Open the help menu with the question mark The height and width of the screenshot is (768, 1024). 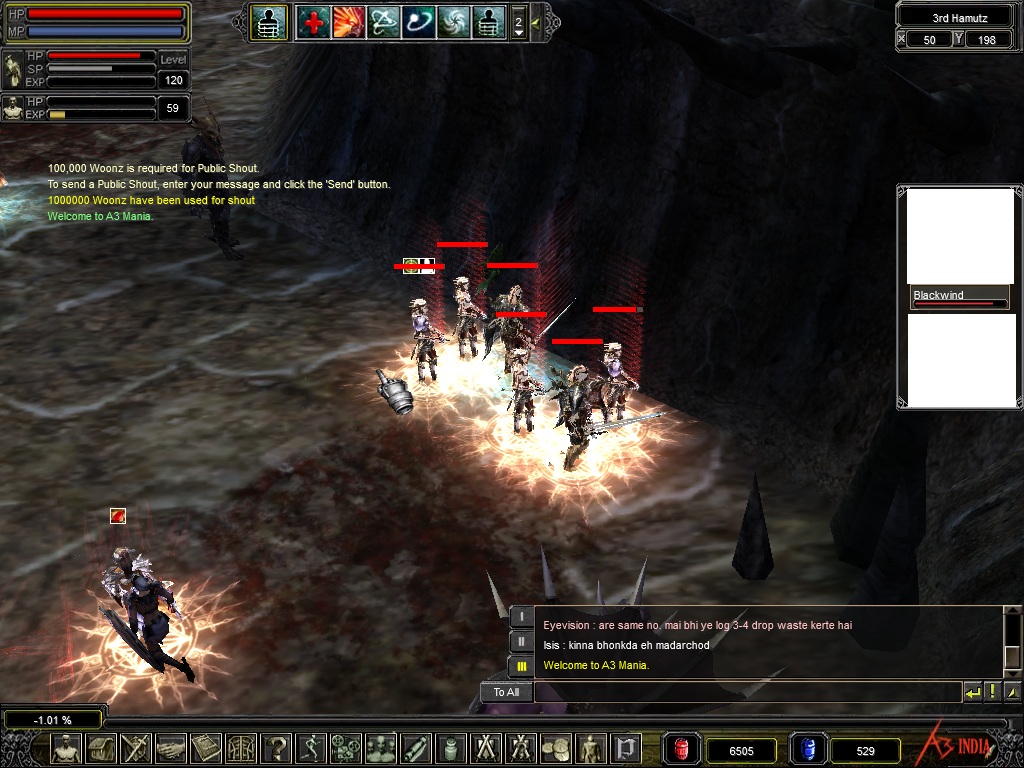(277, 747)
